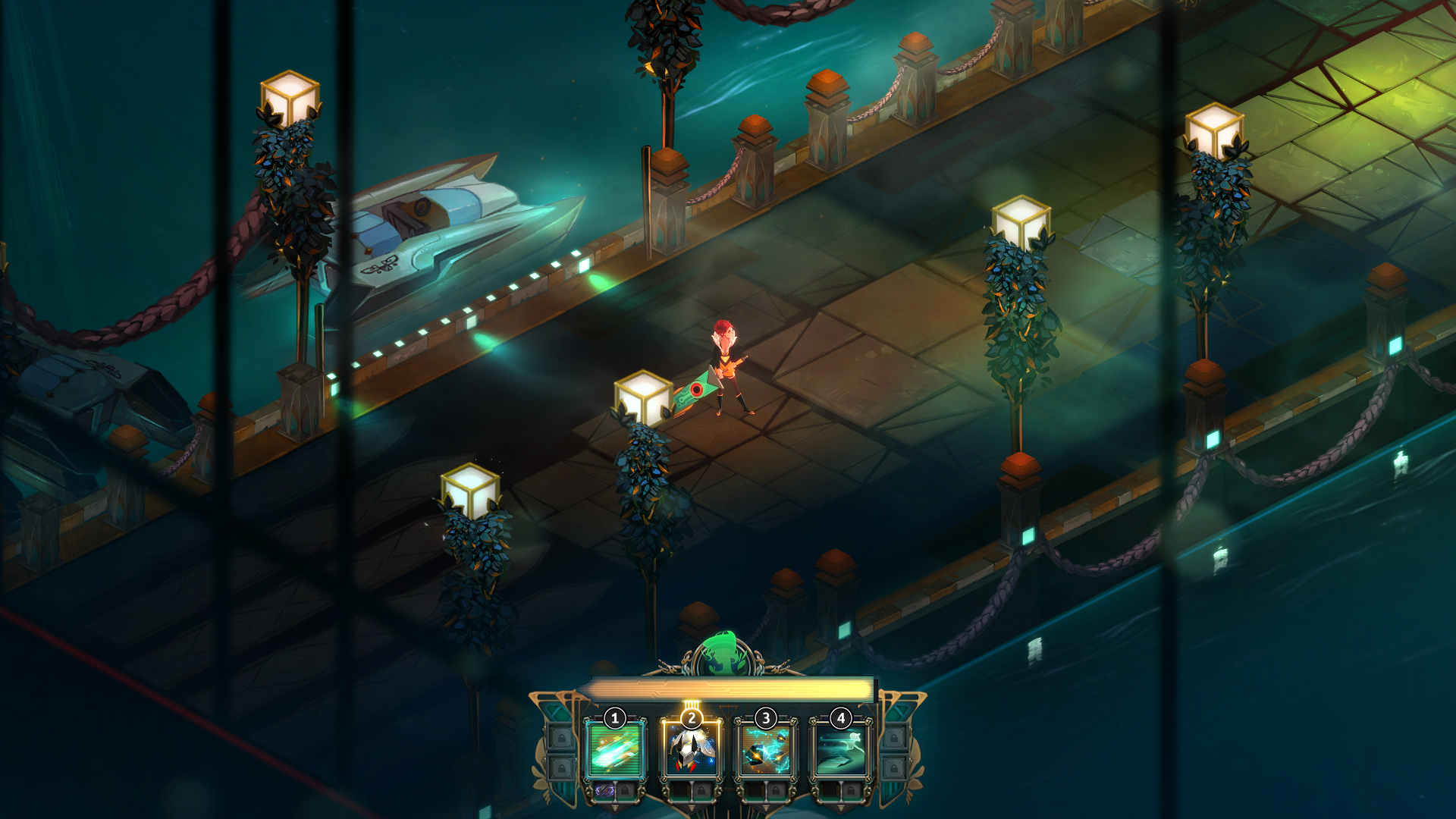Choose the sparking cubes ability in slot 3
This screenshot has width=1456, height=819.
coord(765,749)
